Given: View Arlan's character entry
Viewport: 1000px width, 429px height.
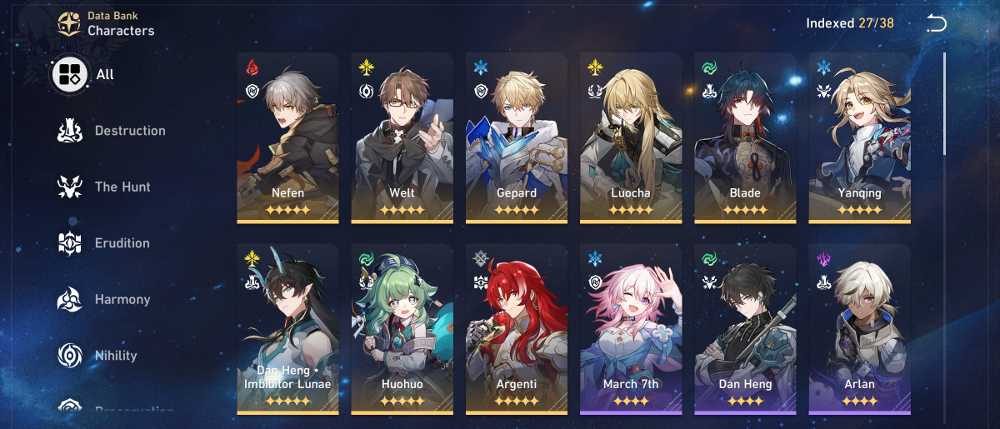Looking at the screenshot, I should [x=859, y=329].
